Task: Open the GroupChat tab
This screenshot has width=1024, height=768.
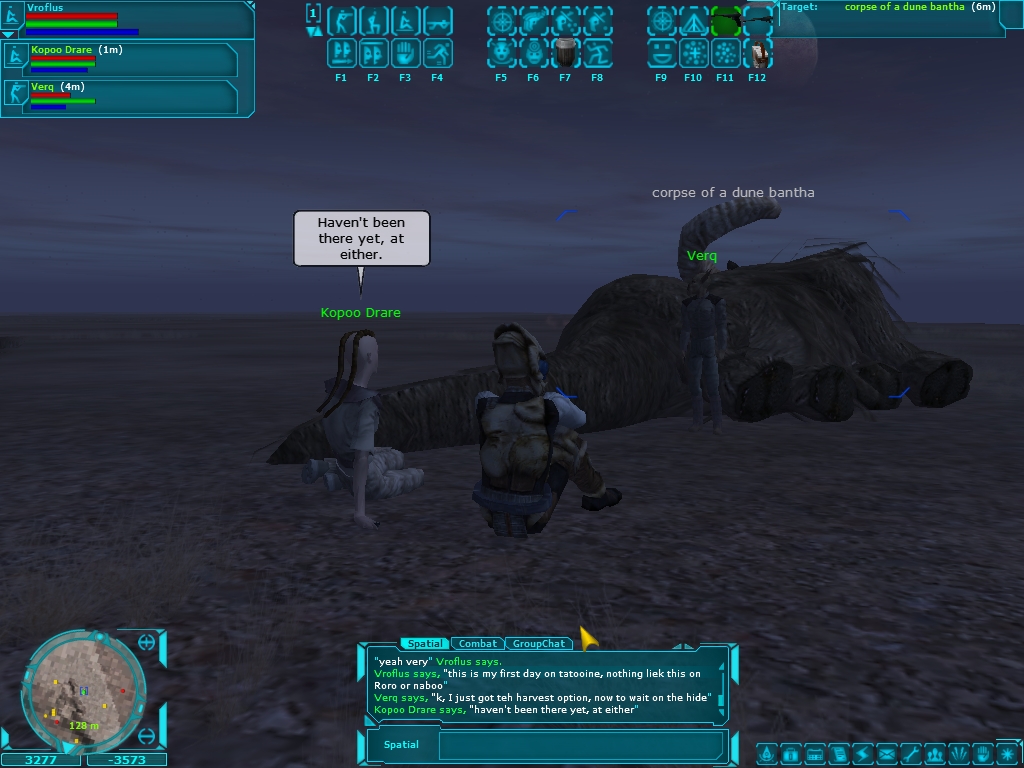Action: click(538, 644)
